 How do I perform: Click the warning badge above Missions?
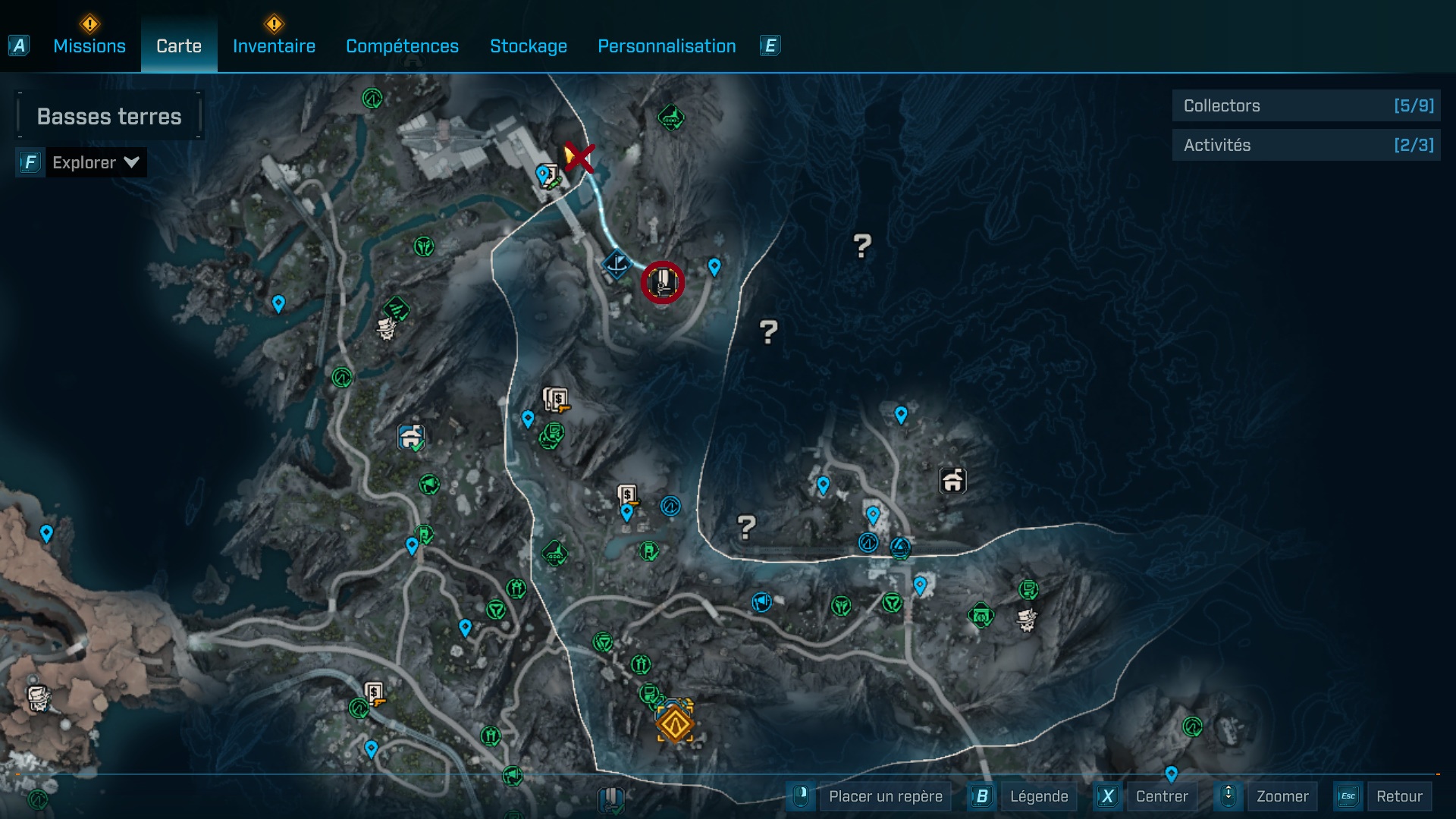click(x=89, y=24)
